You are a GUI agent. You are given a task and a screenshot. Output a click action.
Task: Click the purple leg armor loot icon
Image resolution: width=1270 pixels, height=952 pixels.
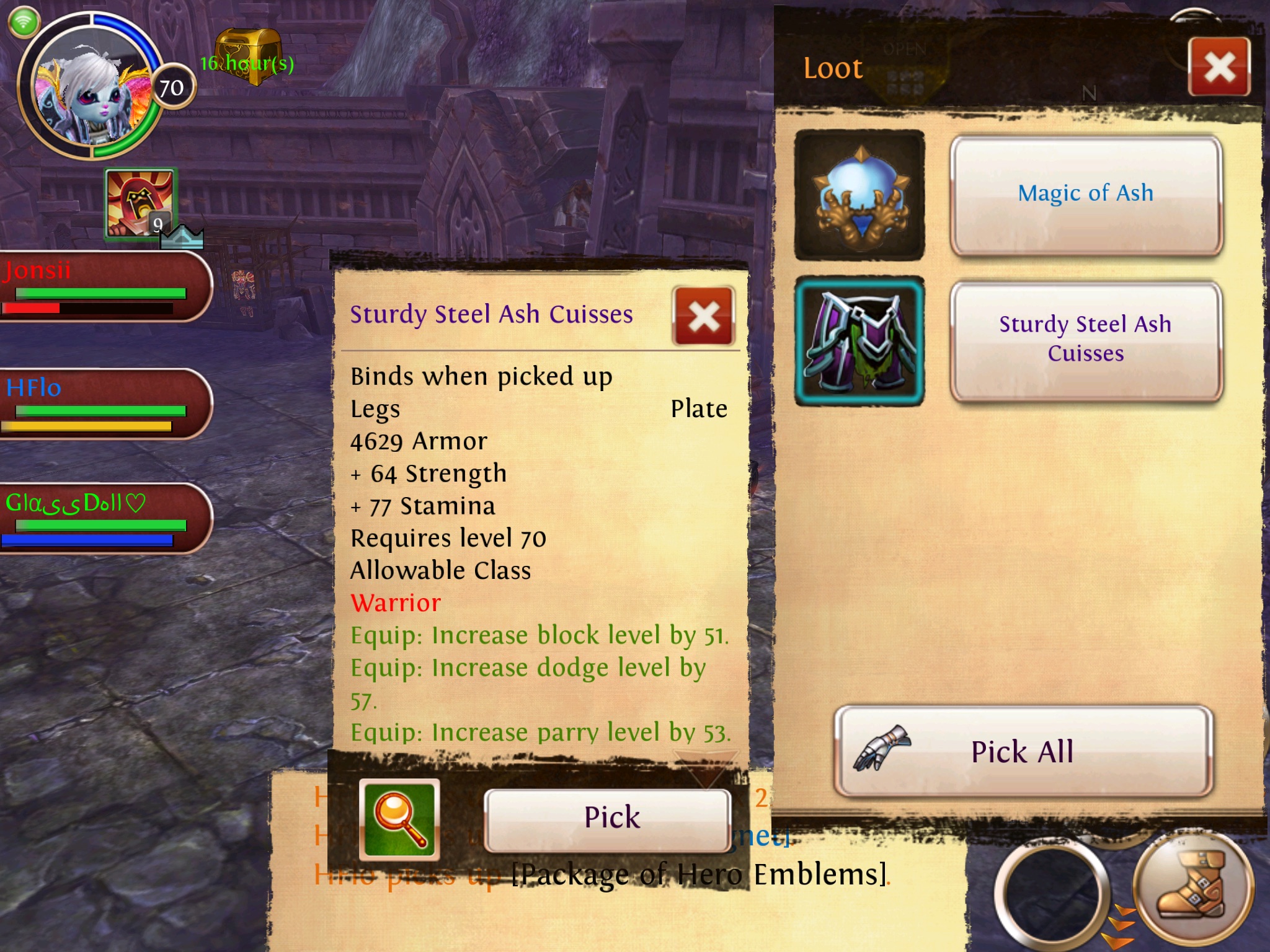click(859, 341)
